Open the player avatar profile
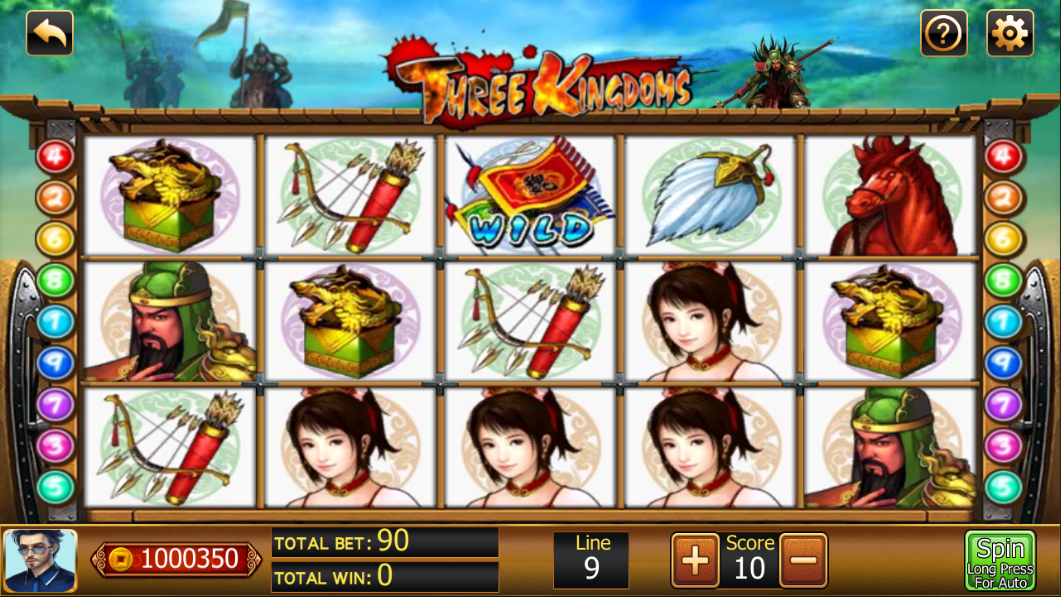 (40, 560)
